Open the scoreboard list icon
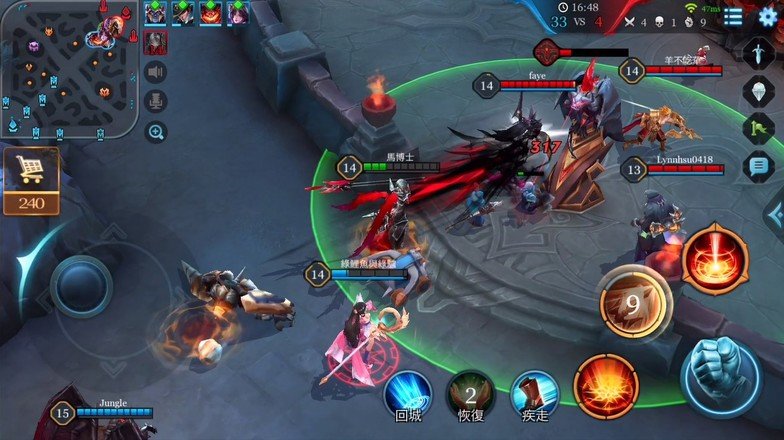 pos(734,17)
